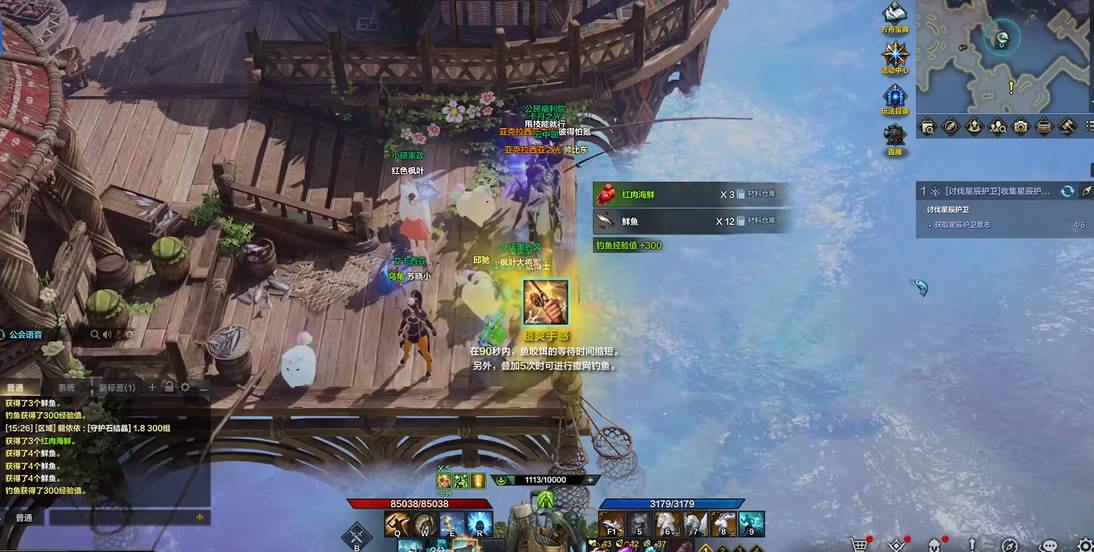The image size is (1094, 552).
Task: Switch to the 普通 chat tab
Action: pyautogui.click(x=17, y=387)
